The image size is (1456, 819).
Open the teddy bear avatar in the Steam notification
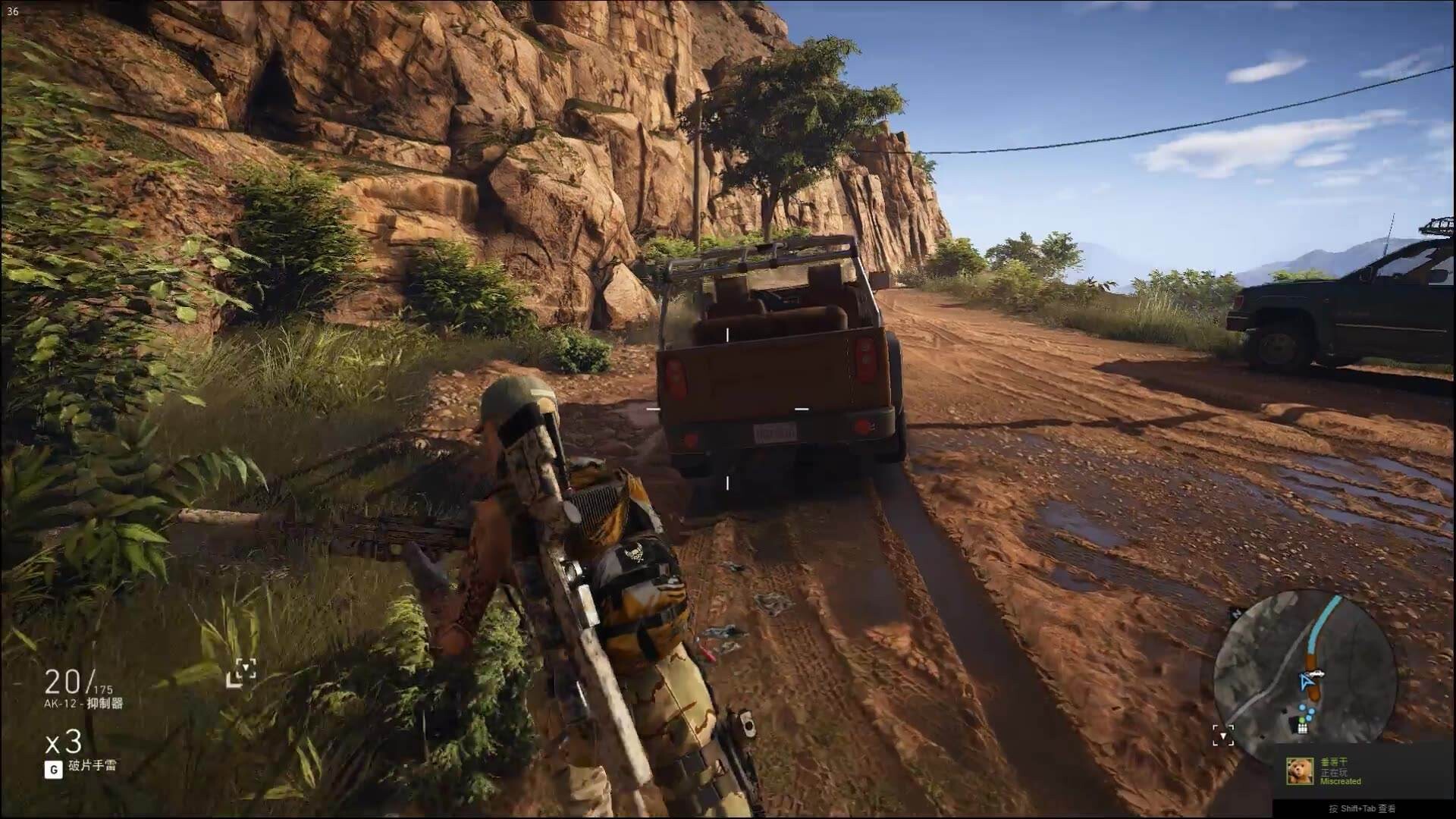click(x=1300, y=771)
